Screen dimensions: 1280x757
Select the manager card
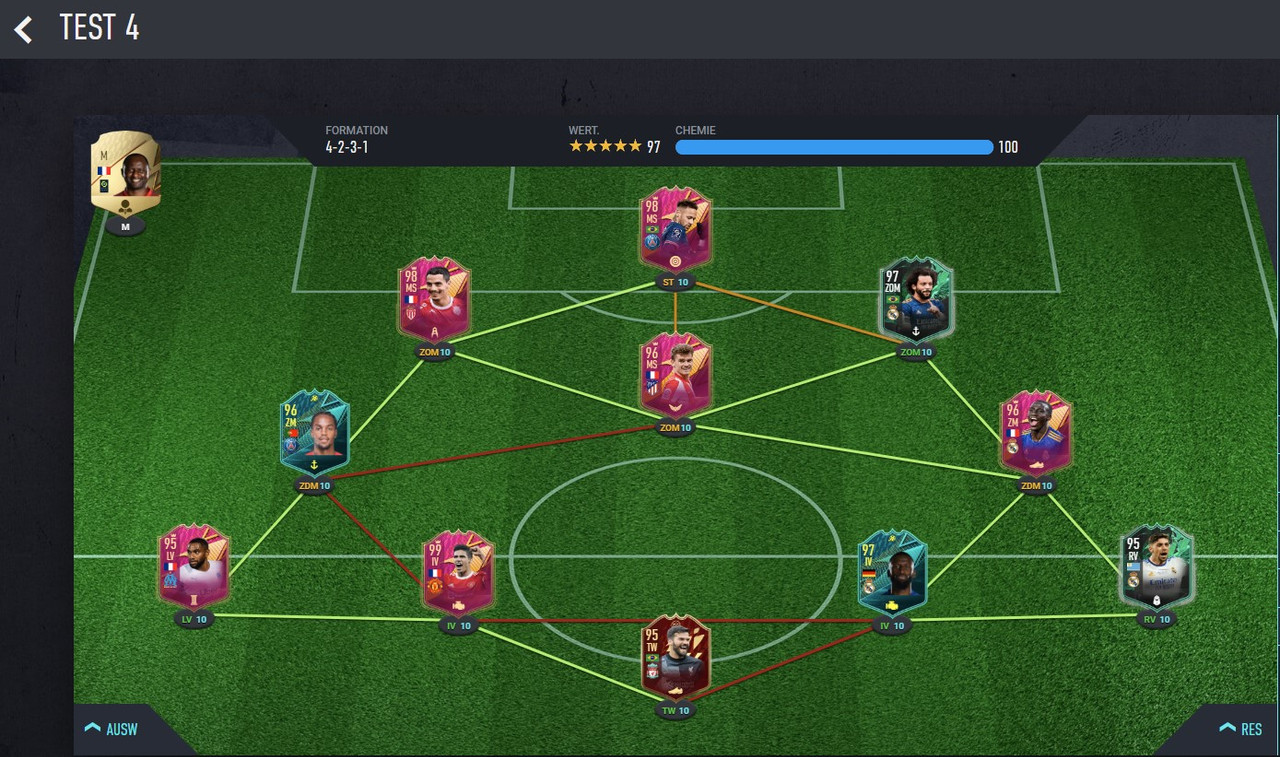click(x=126, y=172)
